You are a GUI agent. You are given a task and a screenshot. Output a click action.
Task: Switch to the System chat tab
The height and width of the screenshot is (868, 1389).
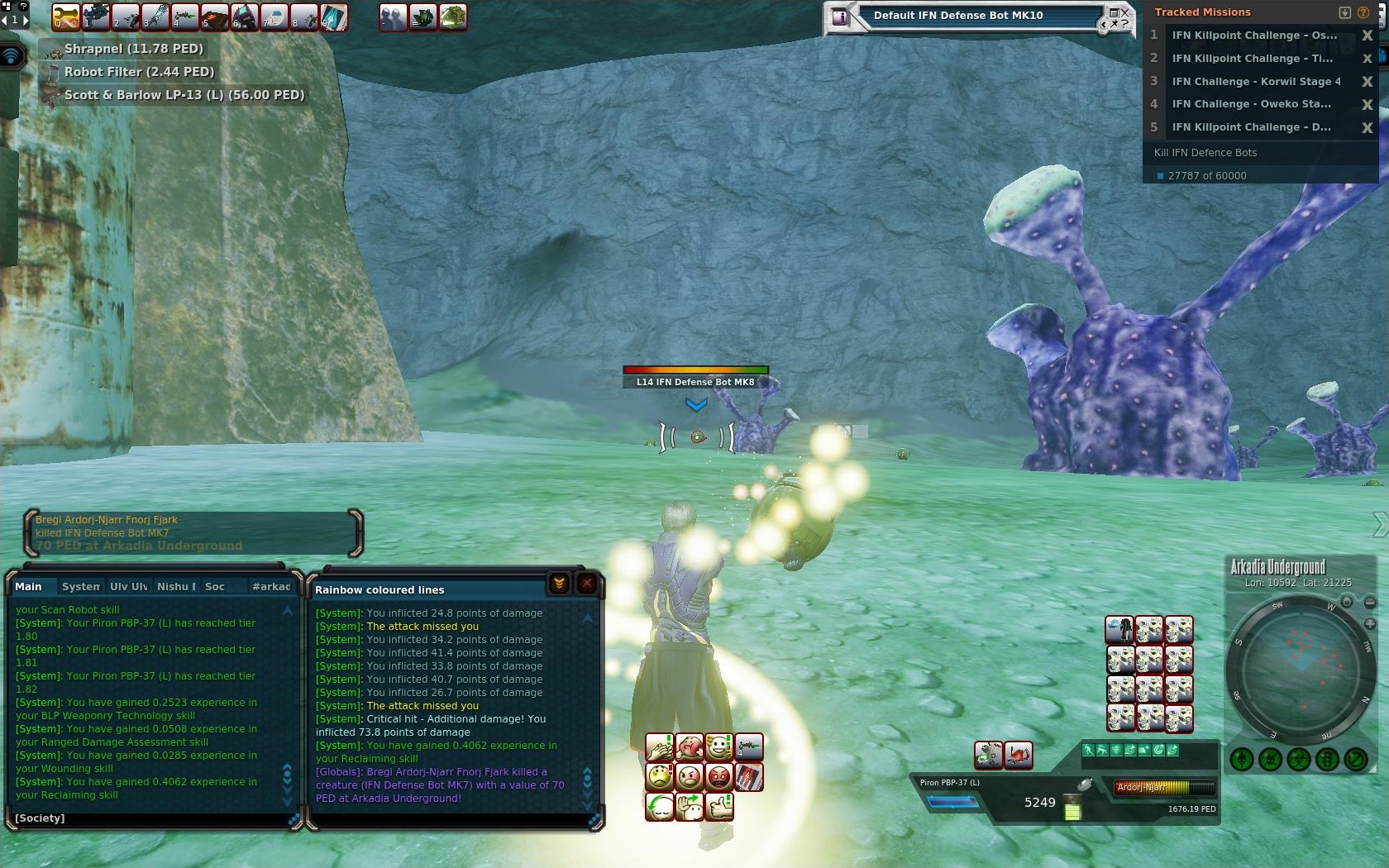coord(80,586)
